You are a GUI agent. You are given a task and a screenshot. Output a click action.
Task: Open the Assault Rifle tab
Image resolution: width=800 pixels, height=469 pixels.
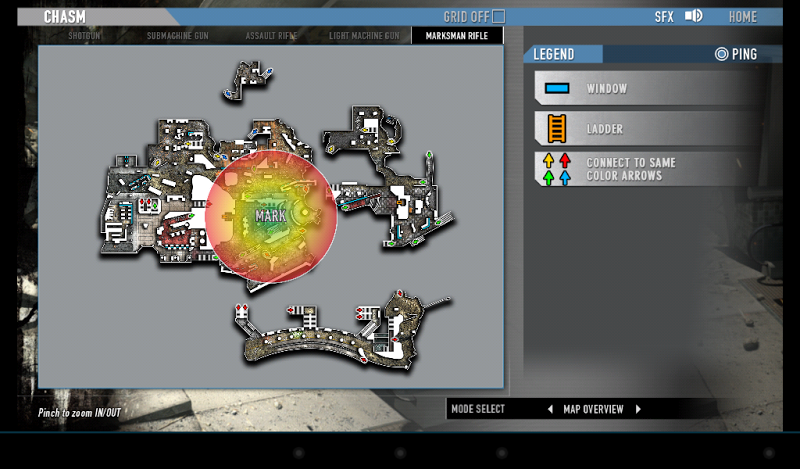(x=270, y=36)
